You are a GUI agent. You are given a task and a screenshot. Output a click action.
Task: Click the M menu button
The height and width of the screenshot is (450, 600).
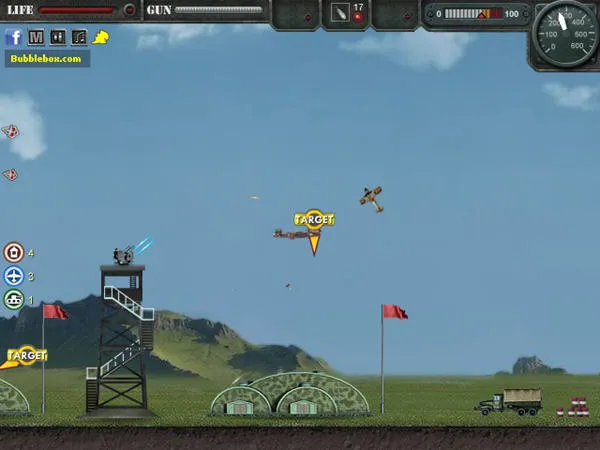pos(36,37)
